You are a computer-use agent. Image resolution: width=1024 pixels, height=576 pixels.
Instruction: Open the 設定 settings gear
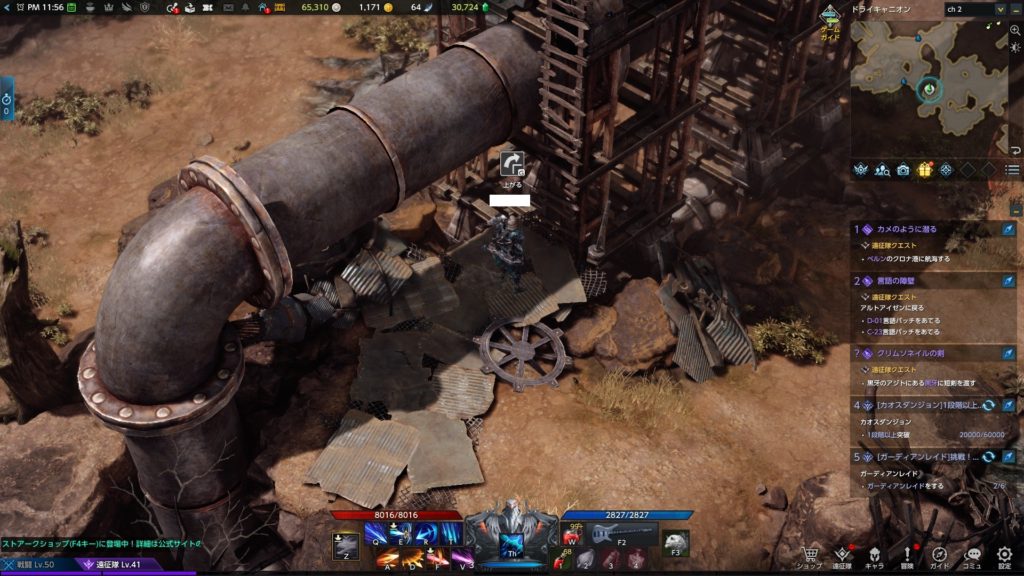(x=1004, y=556)
